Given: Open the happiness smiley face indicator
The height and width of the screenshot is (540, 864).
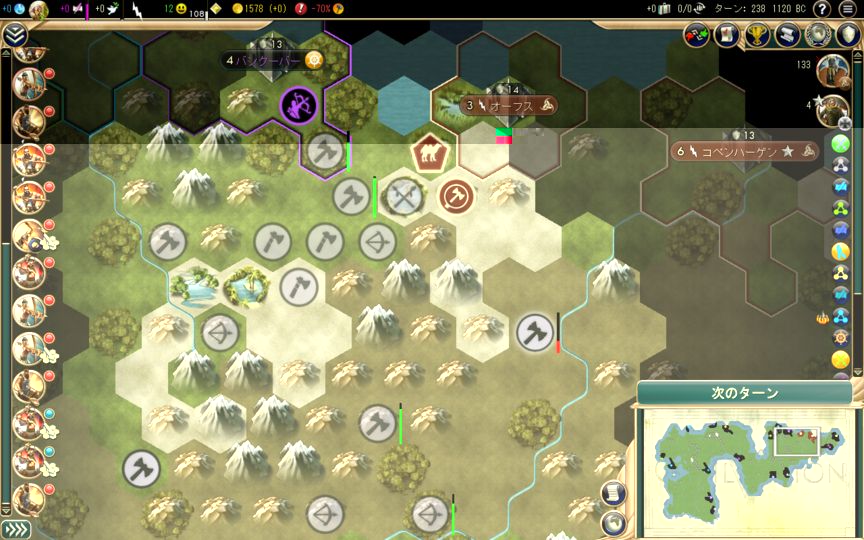Looking at the screenshot, I should (182, 9).
